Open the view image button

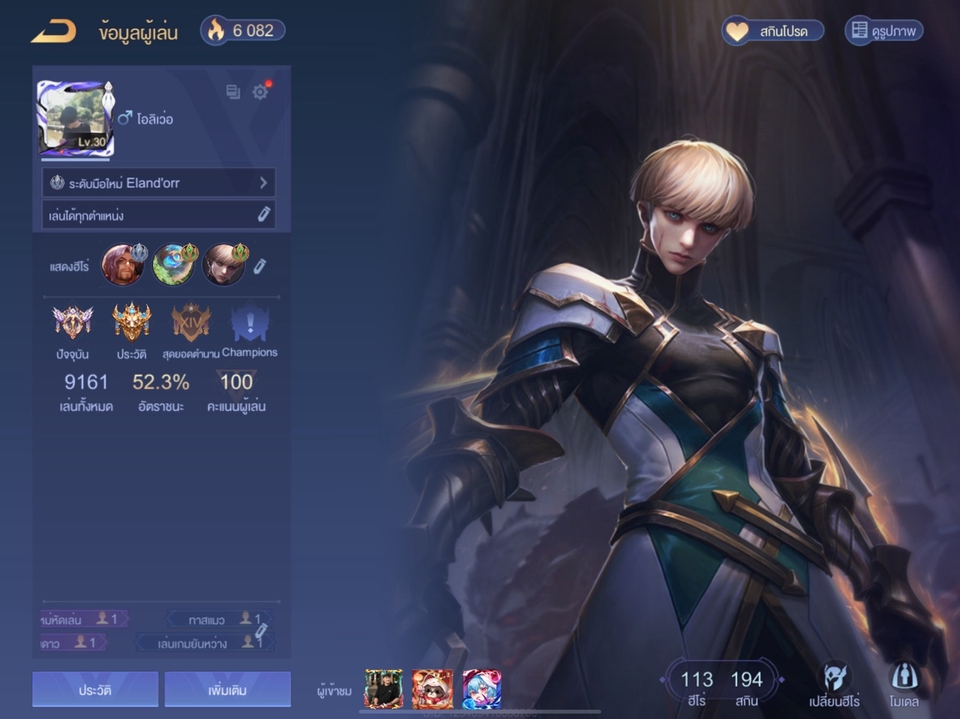(884, 31)
